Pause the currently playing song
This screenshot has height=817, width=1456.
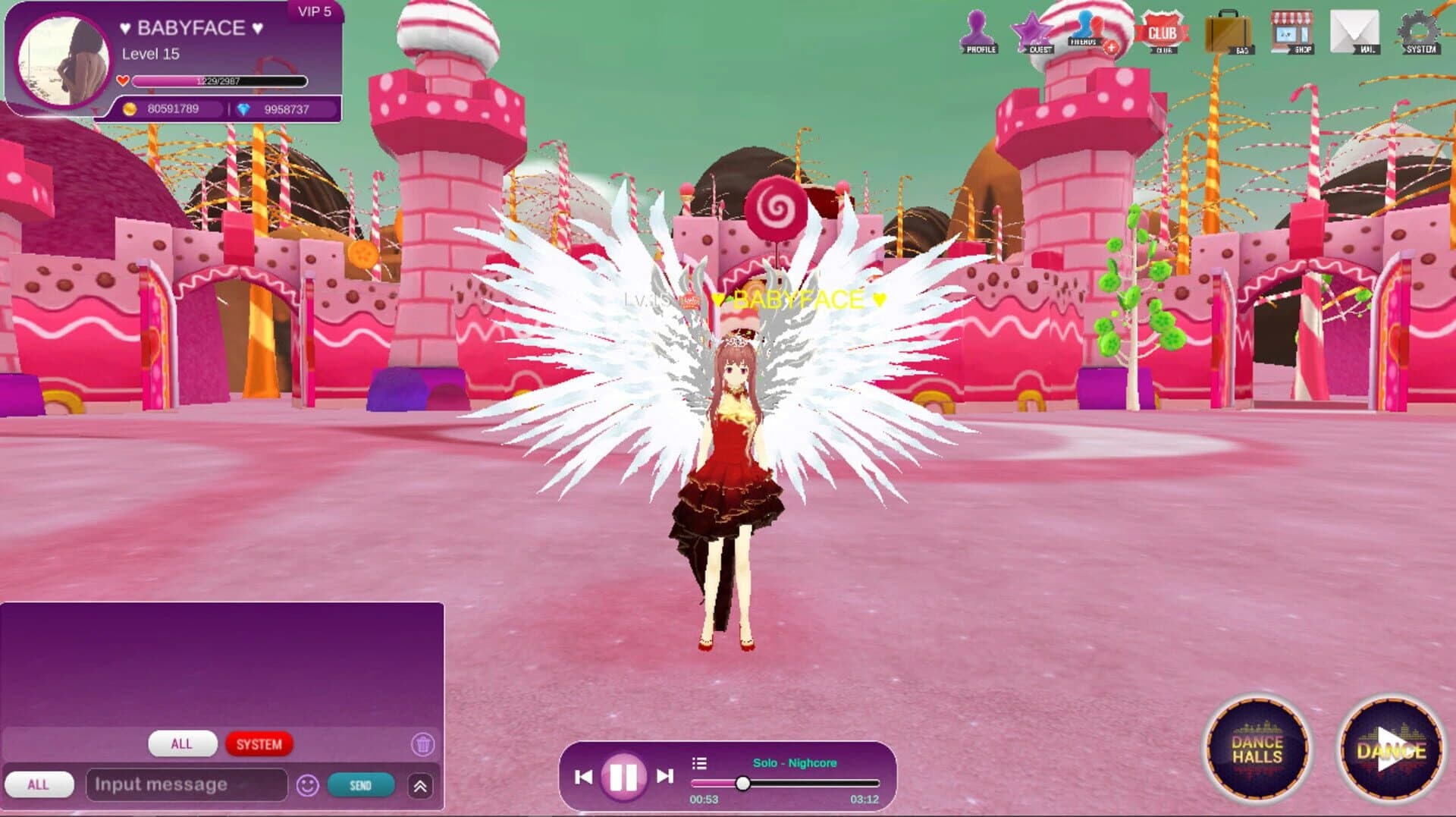[620, 776]
